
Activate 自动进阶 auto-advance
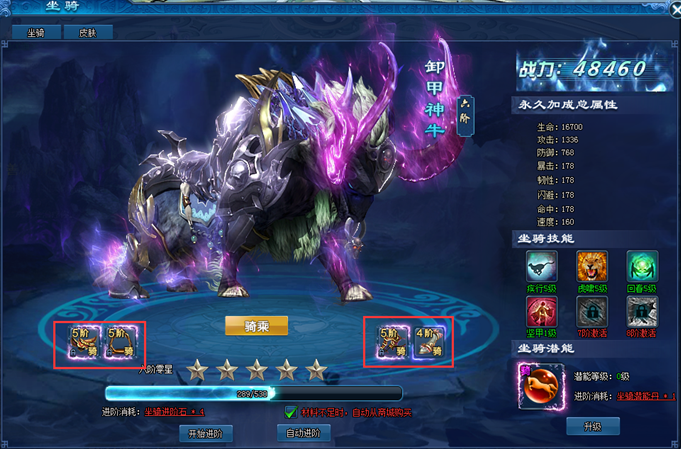(303, 433)
